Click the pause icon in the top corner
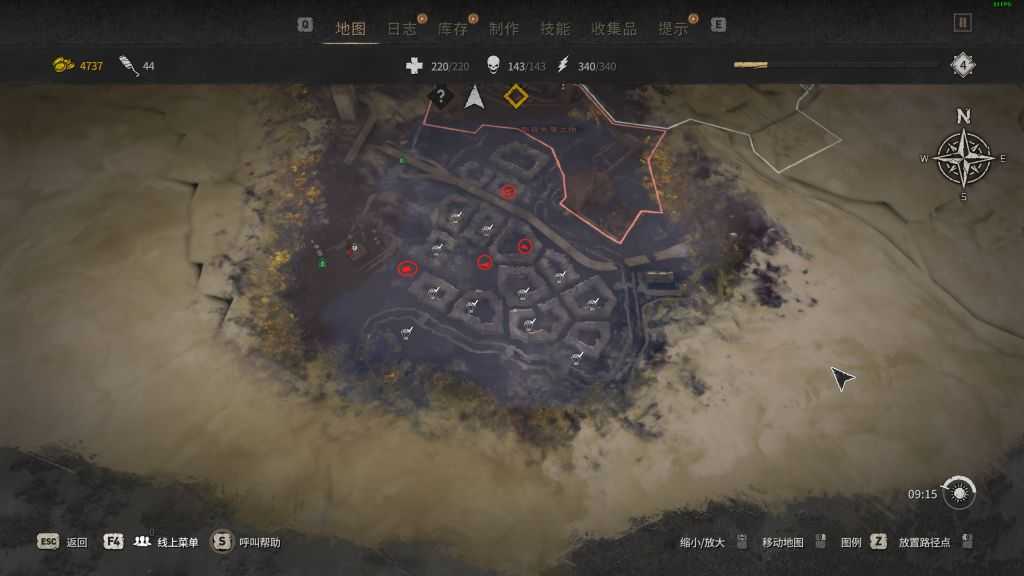 (x=962, y=22)
